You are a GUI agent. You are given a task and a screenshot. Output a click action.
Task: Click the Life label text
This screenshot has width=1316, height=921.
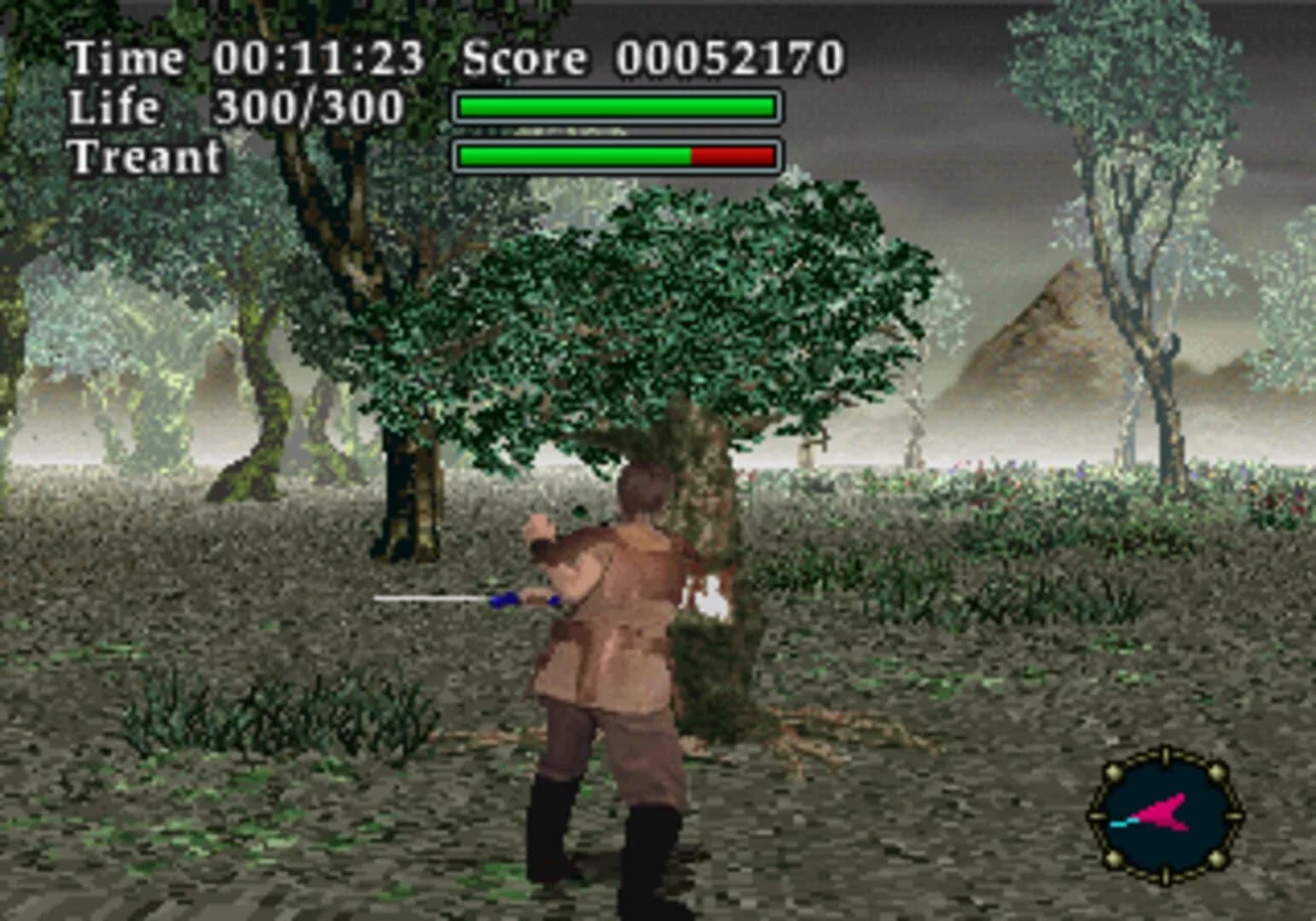[x=113, y=106]
